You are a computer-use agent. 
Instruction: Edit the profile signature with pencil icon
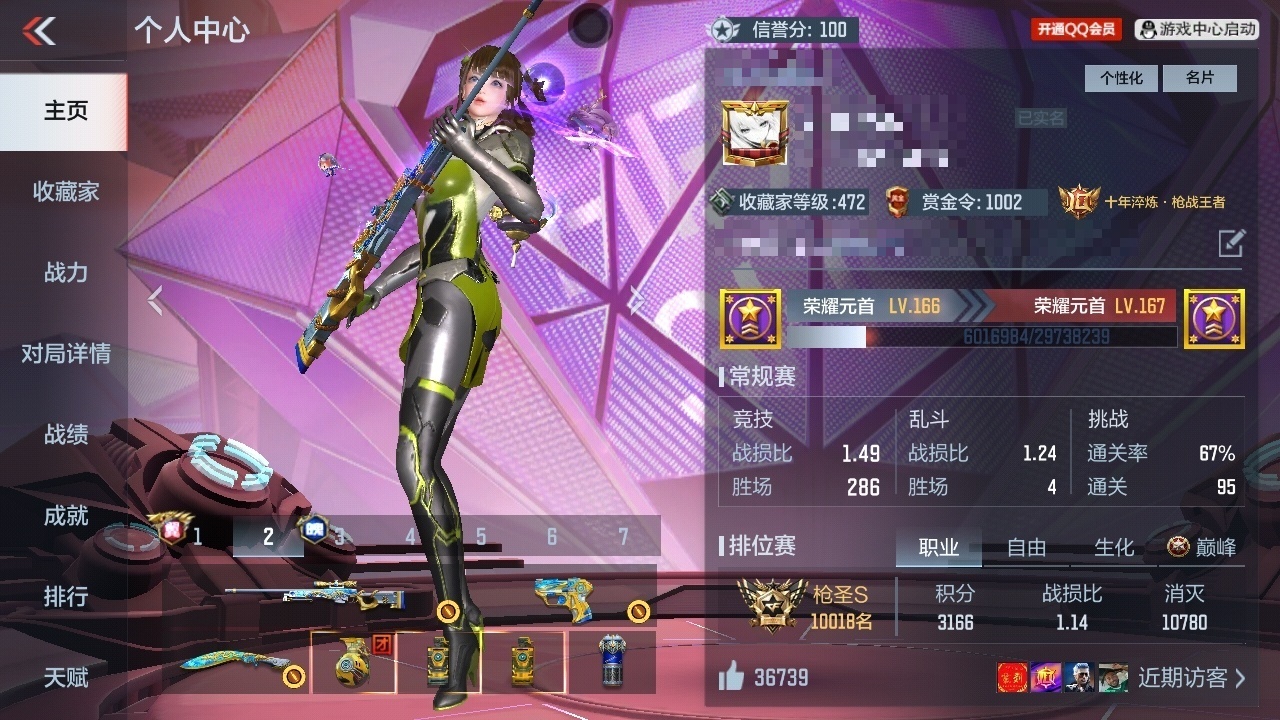pyautogui.click(x=1231, y=242)
